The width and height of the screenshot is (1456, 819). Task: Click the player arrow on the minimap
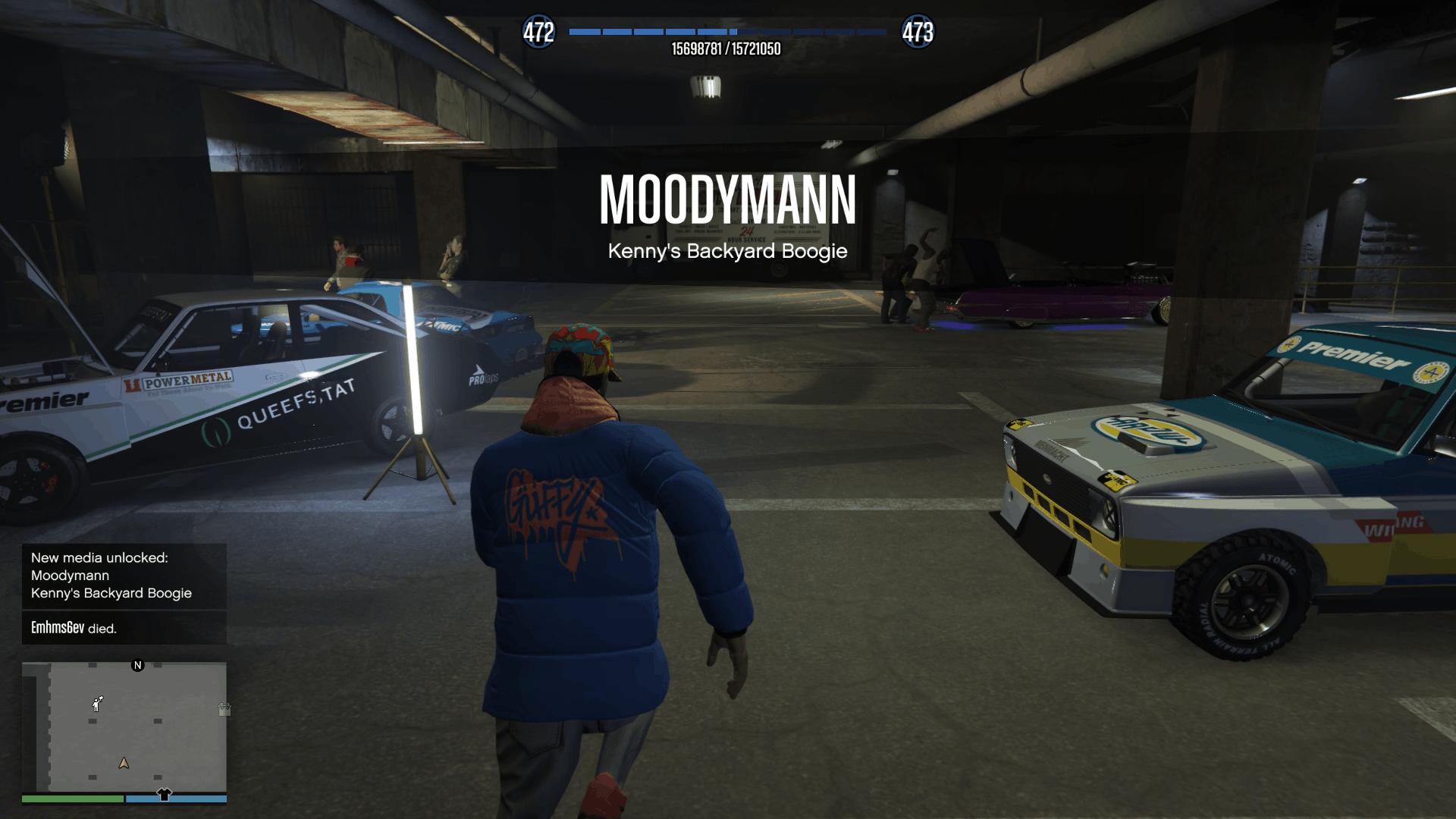[124, 763]
